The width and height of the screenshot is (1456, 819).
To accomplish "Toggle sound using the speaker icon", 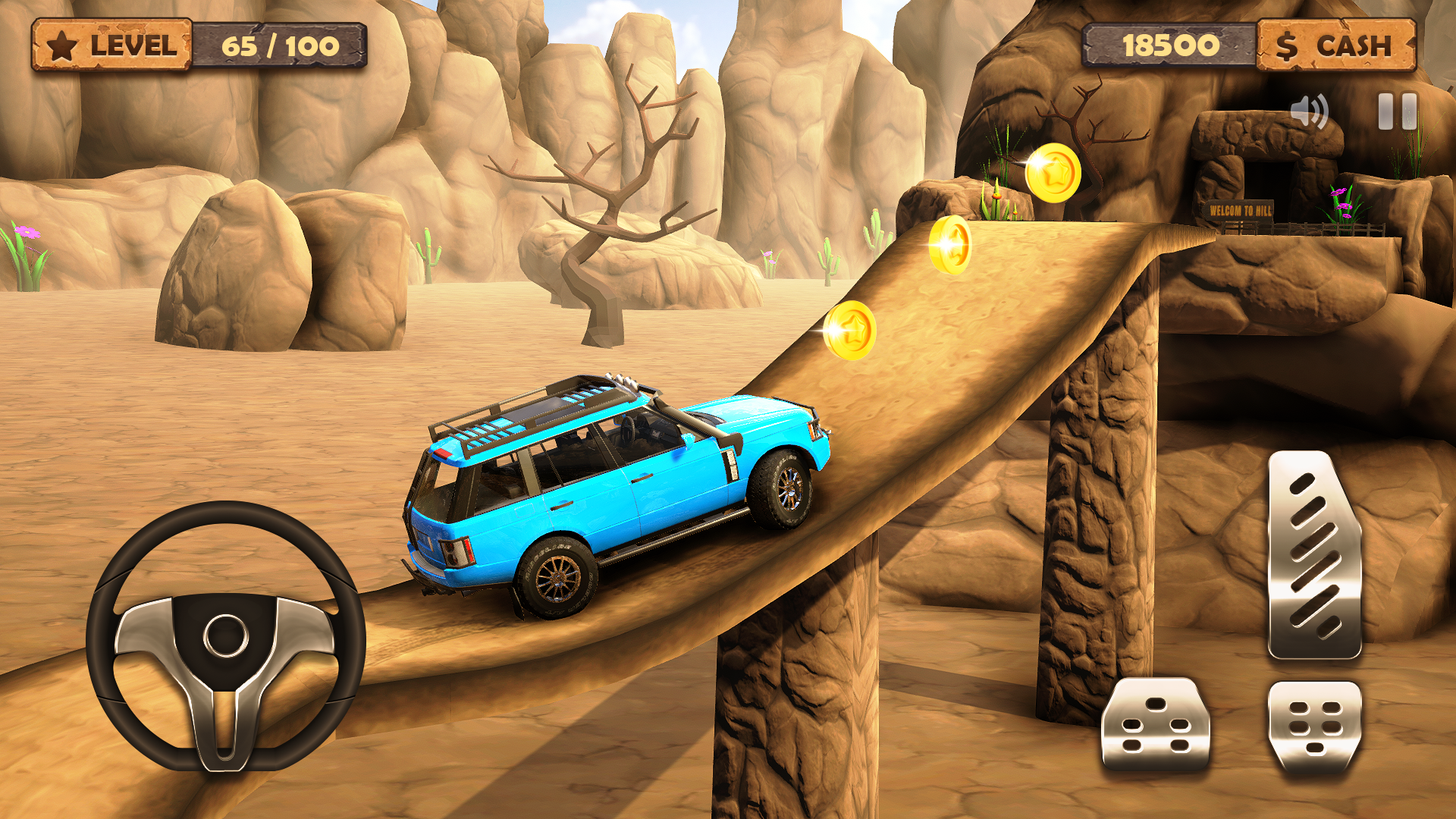I will pyautogui.click(x=1309, y=112).
